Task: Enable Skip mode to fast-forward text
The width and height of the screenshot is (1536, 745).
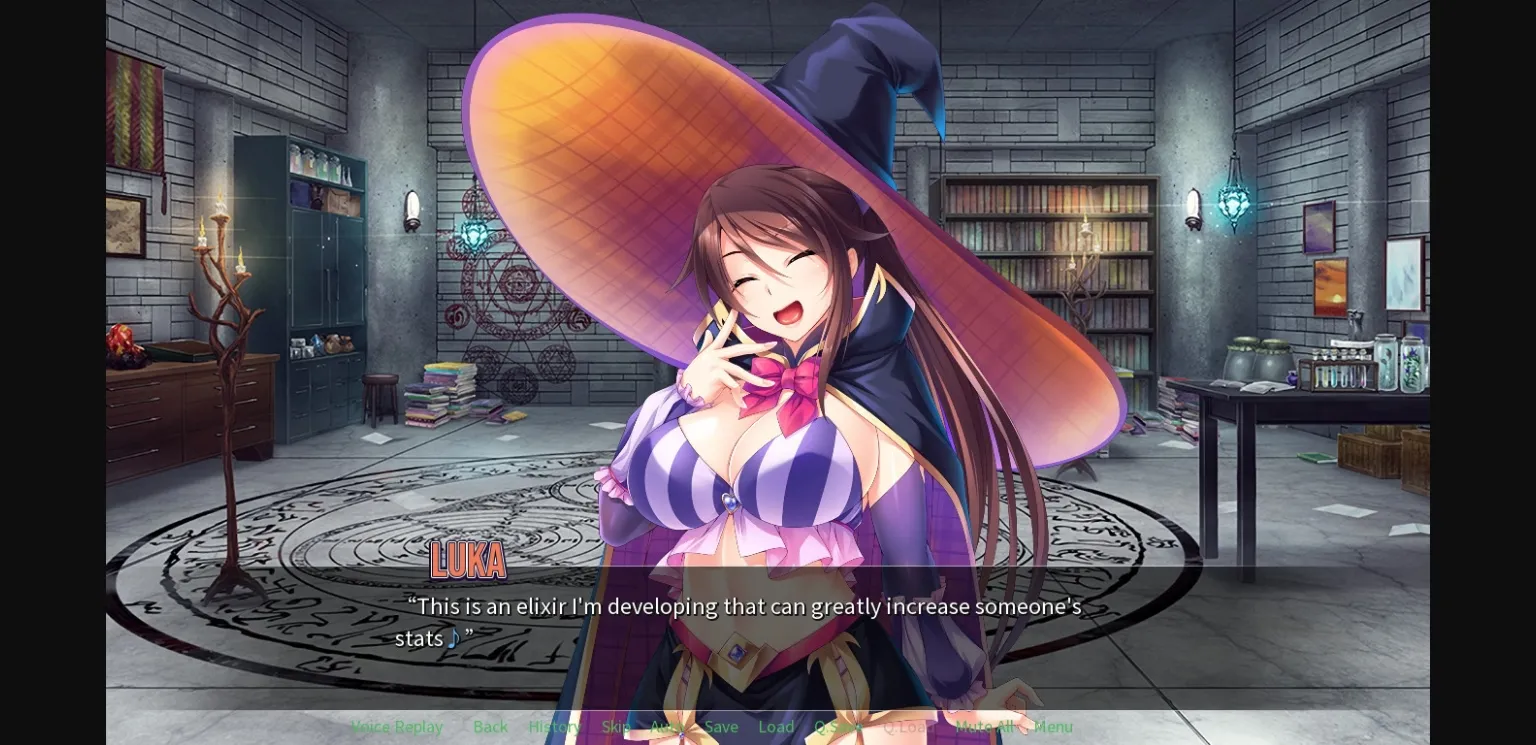Action: pos(614,727)
